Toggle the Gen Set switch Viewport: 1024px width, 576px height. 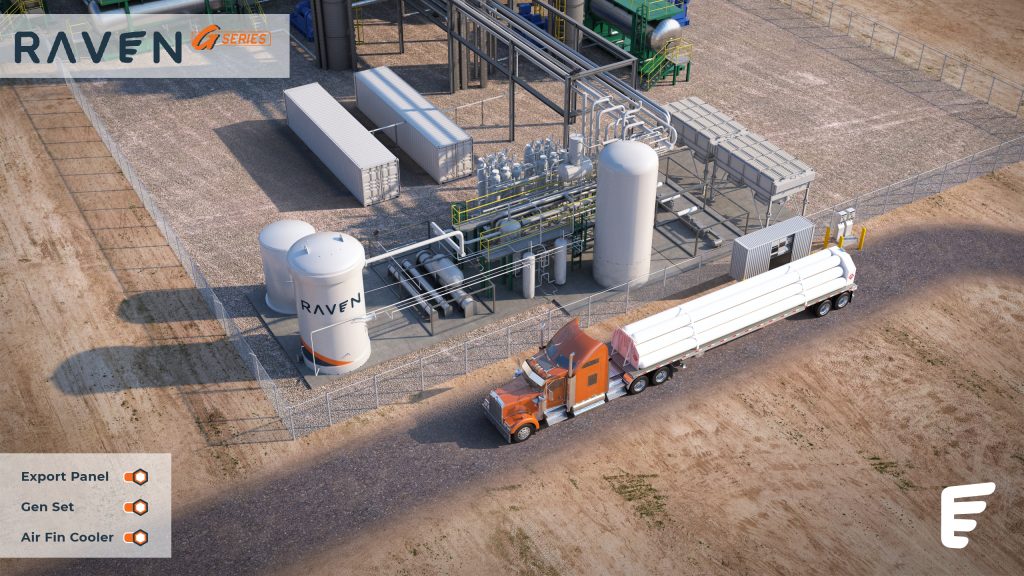[x=136, y=507]
